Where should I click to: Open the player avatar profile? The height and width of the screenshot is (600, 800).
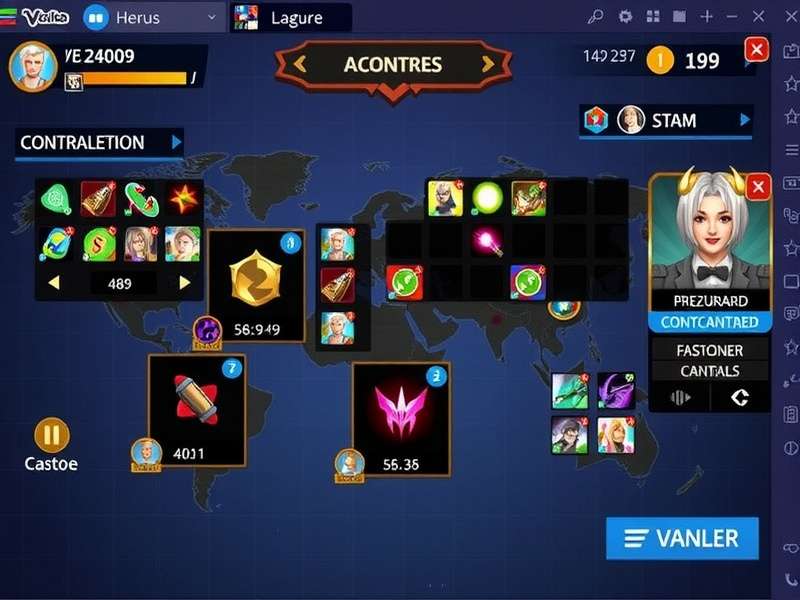tap(32, 66)
